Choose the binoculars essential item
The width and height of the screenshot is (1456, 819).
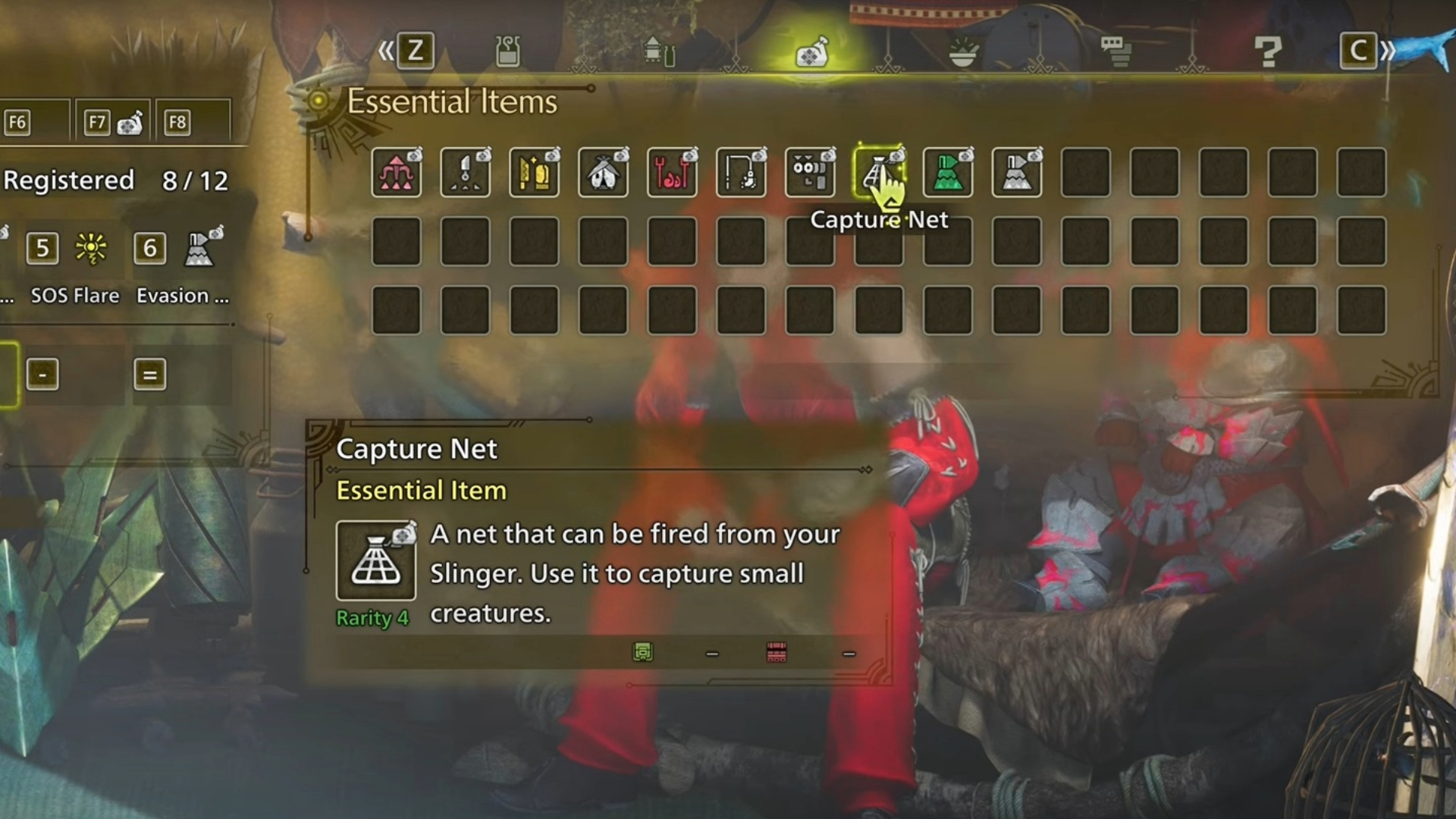(810, 173)
